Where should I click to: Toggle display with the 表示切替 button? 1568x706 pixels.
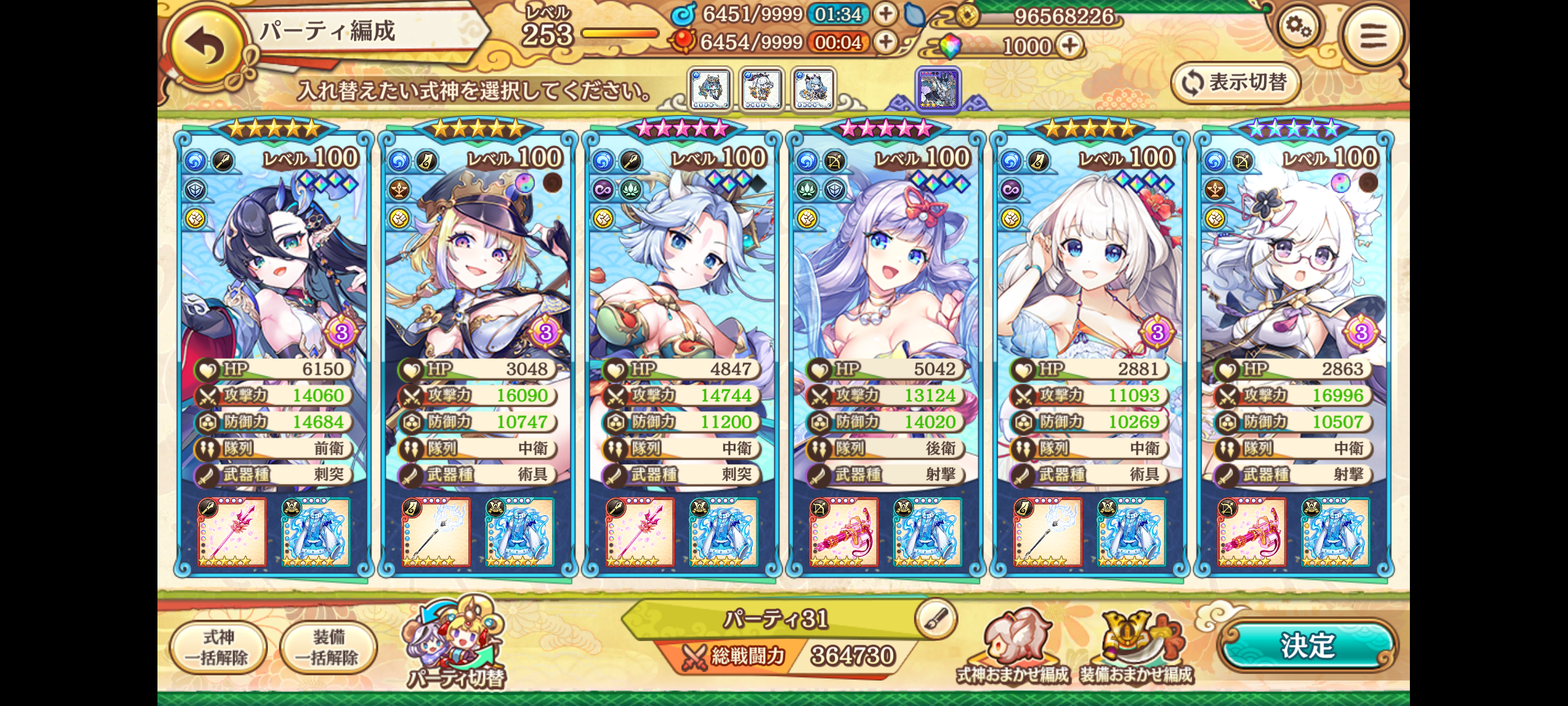[1235, 83]
